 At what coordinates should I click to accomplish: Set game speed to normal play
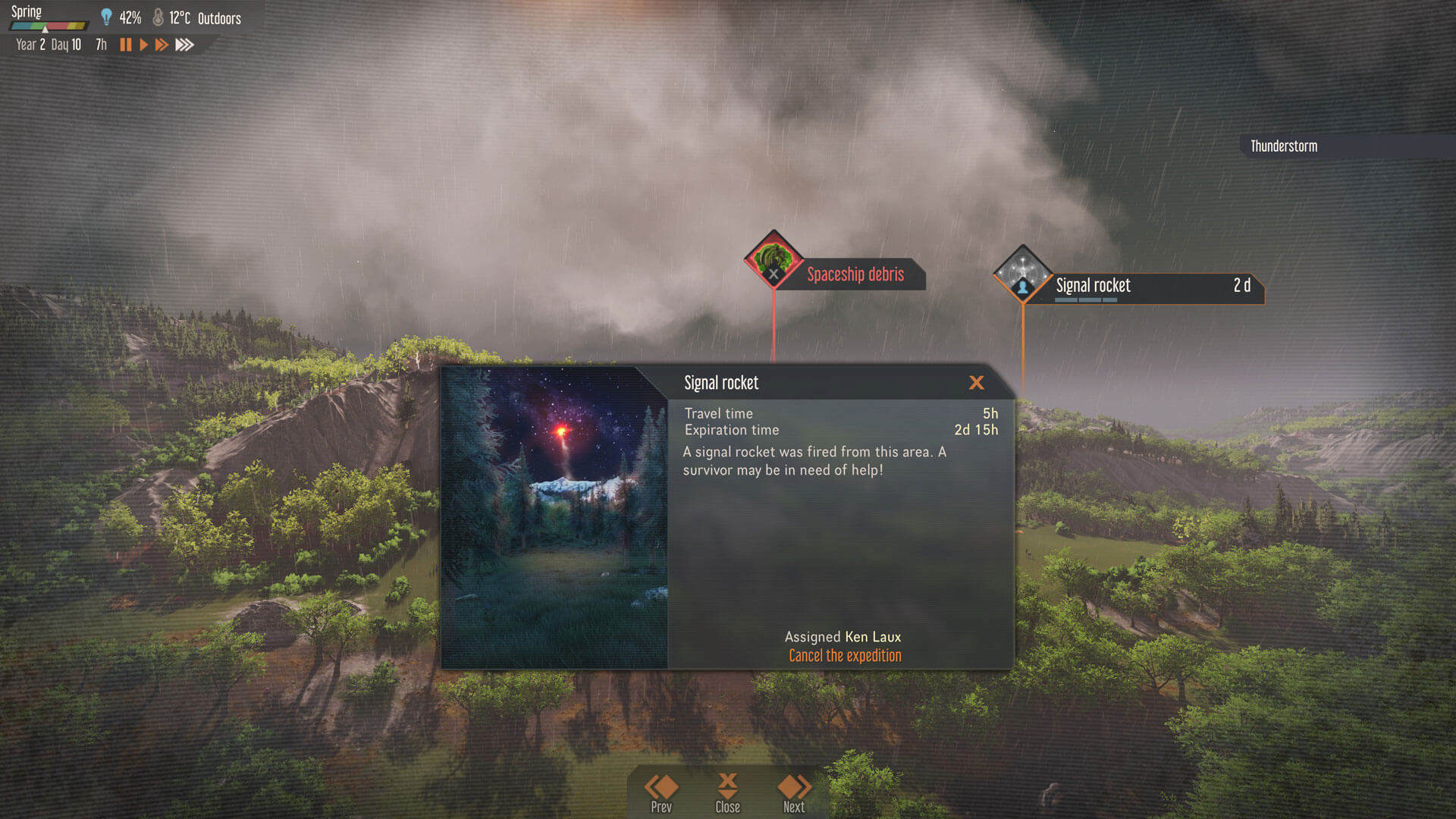tap(143, 45)
